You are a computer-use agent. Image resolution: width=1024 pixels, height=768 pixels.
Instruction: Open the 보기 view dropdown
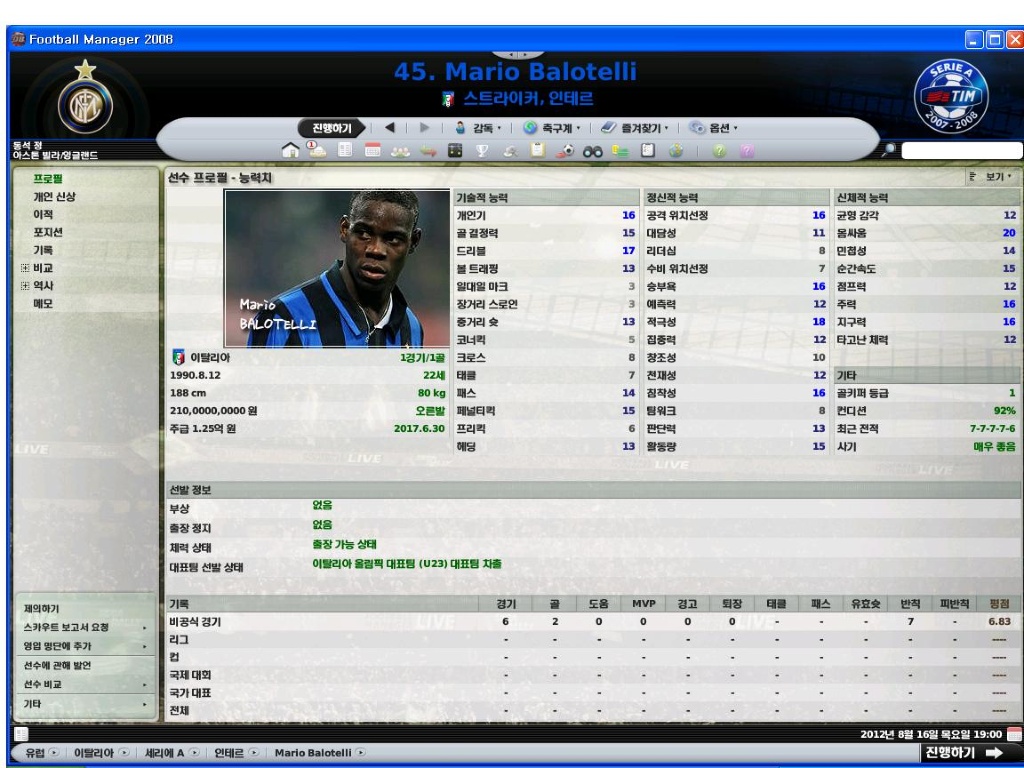pyautogui.click(x=991, y=177)
